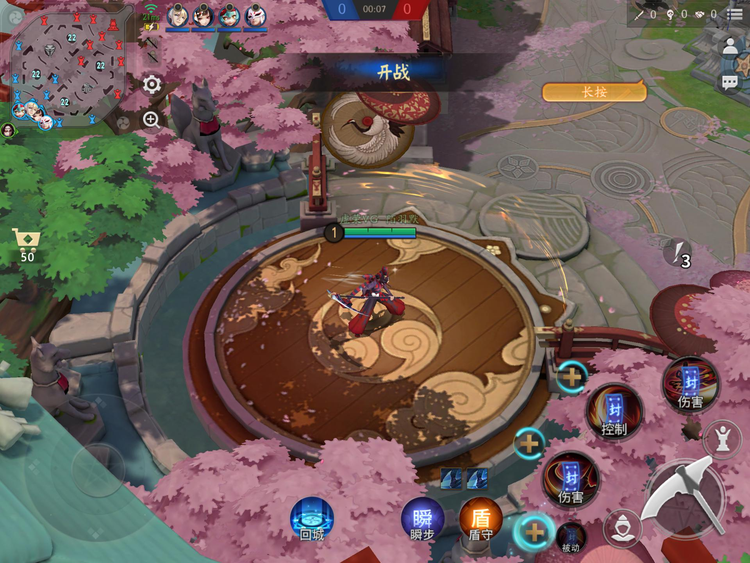Viewport: 750px width, 563px height.
Task: Select the fox-masked teammate portrait at top
Action: (255, 15)
